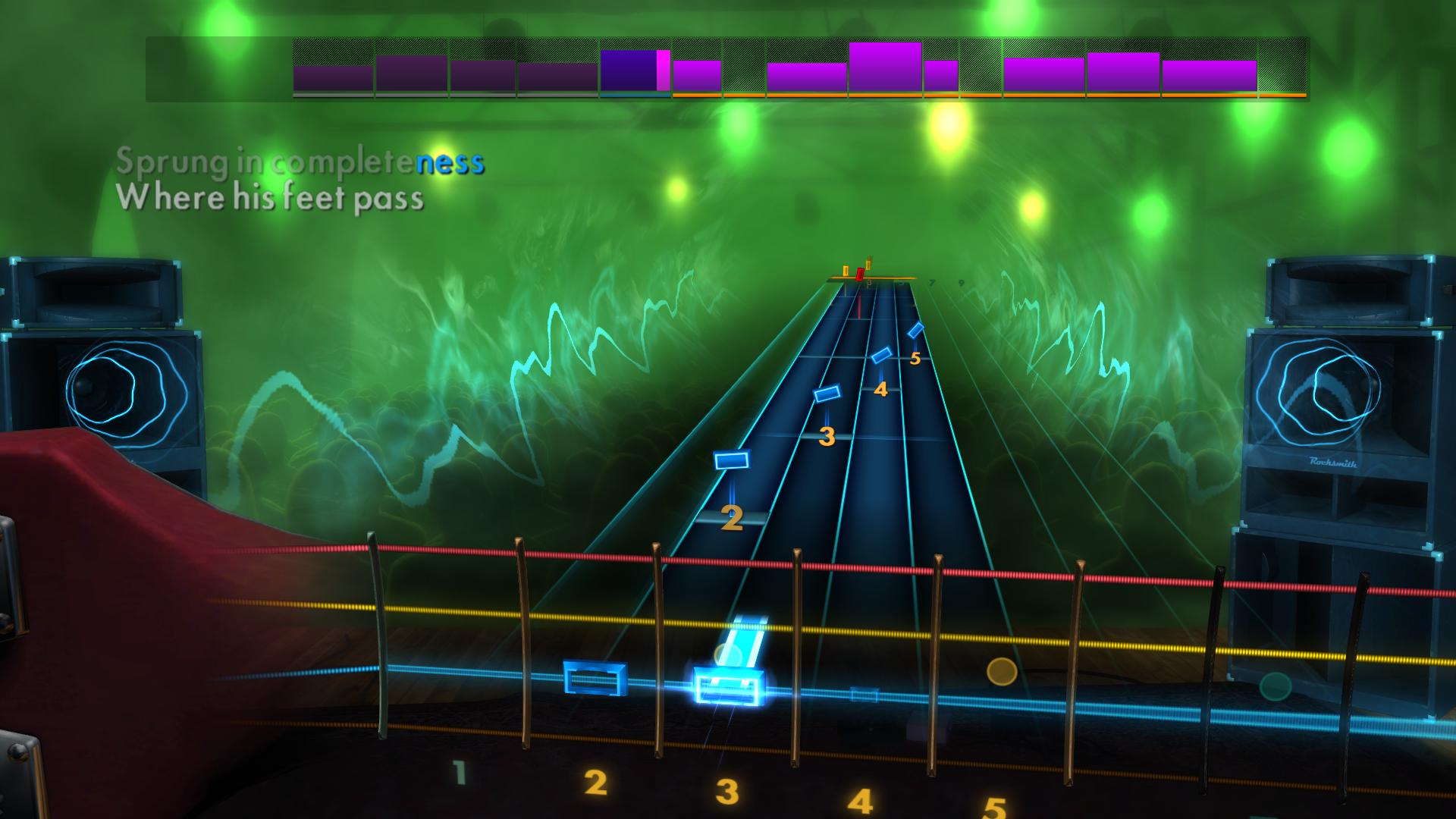The height and width of the screenshot is (819, 1456).
Task: Click the orange progress underline on the timeline
Action: click(x=986, y=96)
